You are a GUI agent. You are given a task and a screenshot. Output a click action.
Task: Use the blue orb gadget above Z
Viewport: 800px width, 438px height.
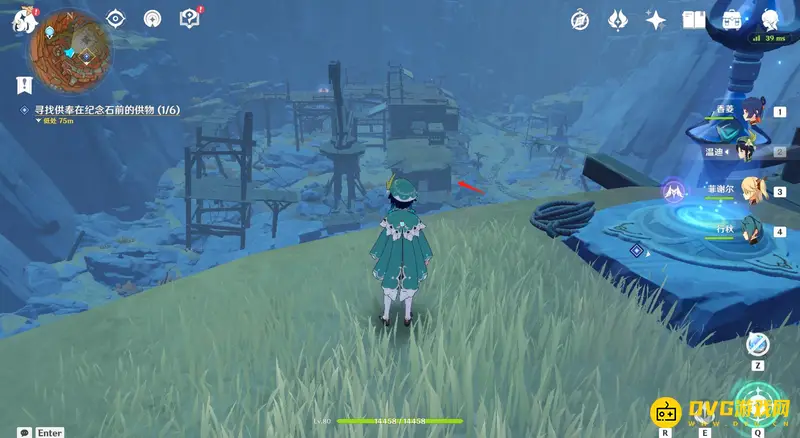(x=758, y=344)
